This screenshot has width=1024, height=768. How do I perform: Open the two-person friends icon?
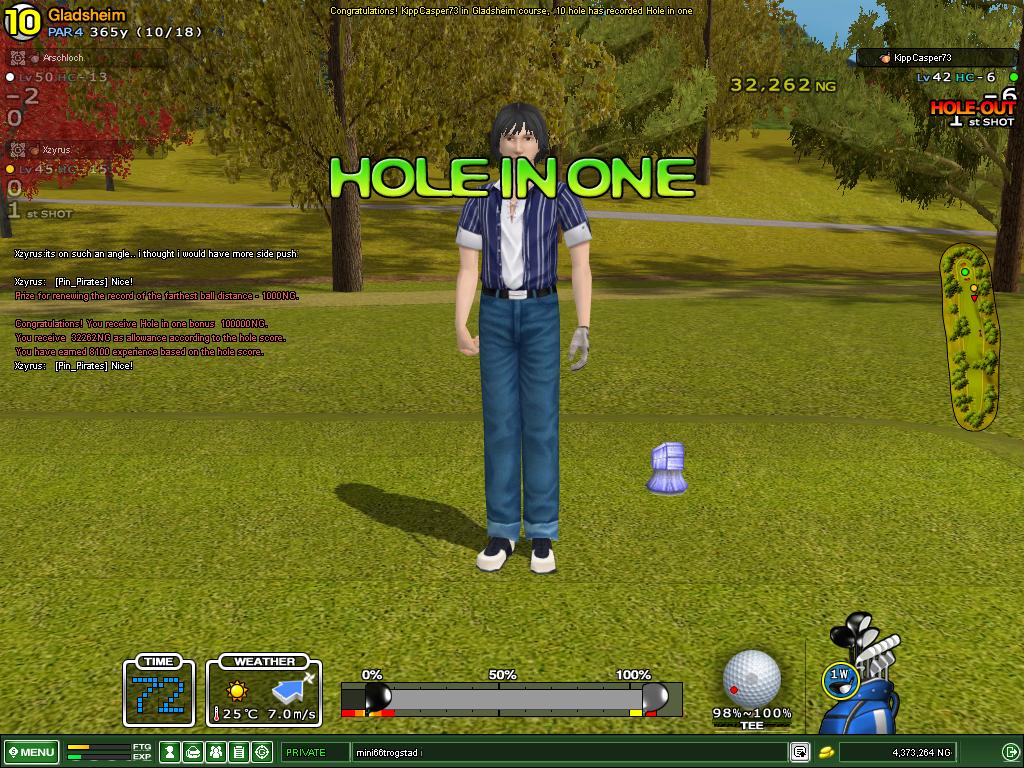[x=216, y=752]
